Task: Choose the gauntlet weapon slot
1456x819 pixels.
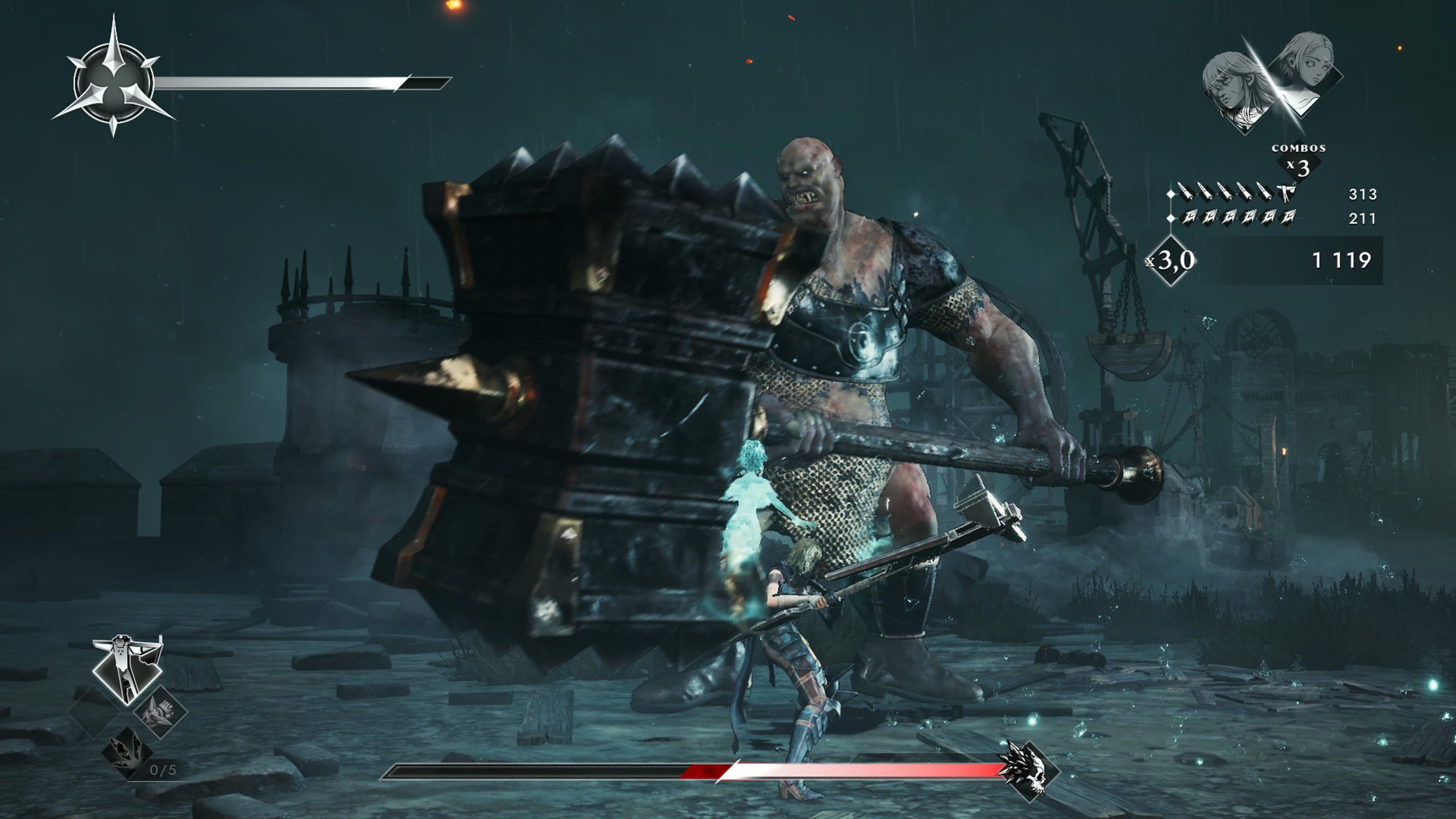Action: (160, 713)
